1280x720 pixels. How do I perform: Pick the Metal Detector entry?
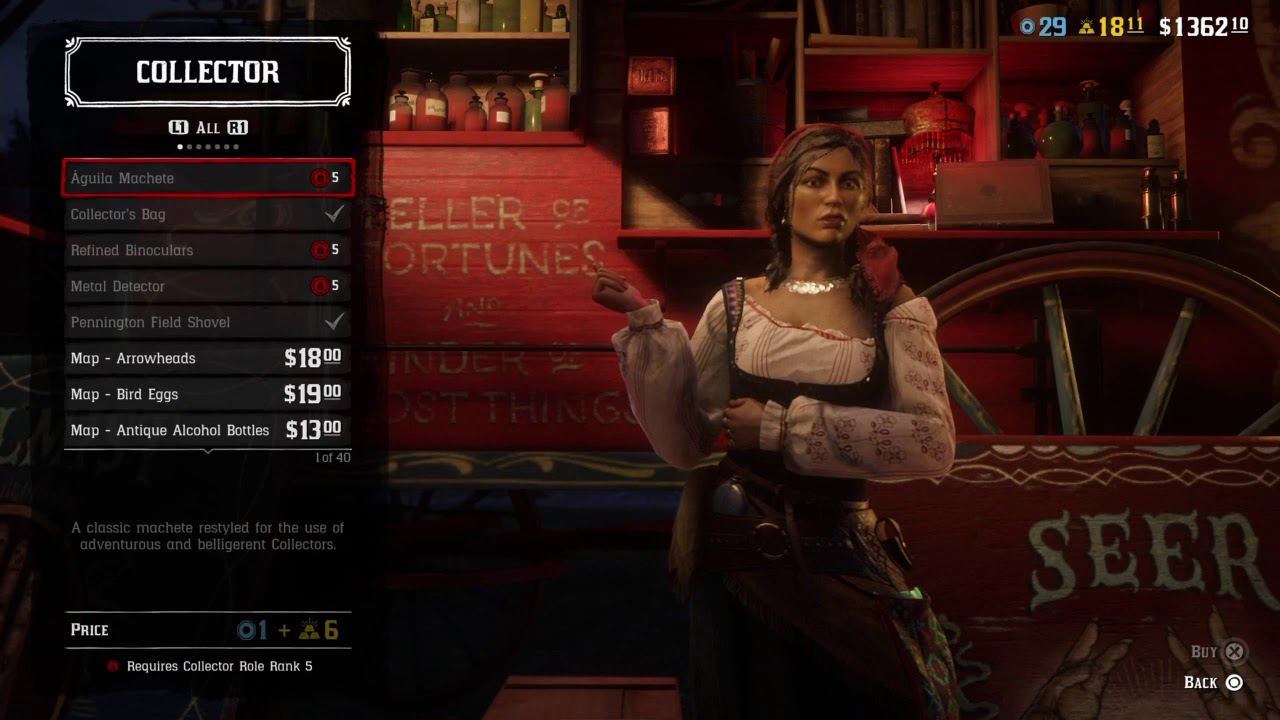(207, 286)
